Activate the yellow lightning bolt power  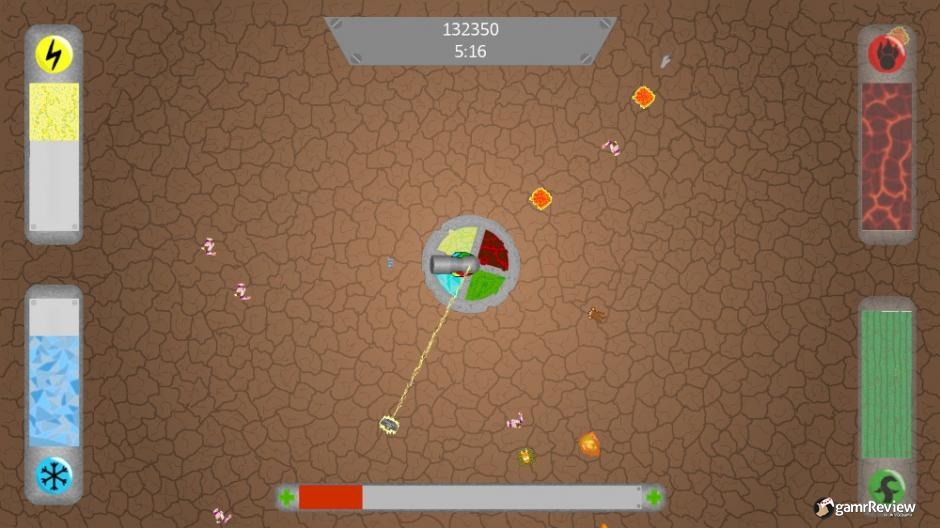54,54
